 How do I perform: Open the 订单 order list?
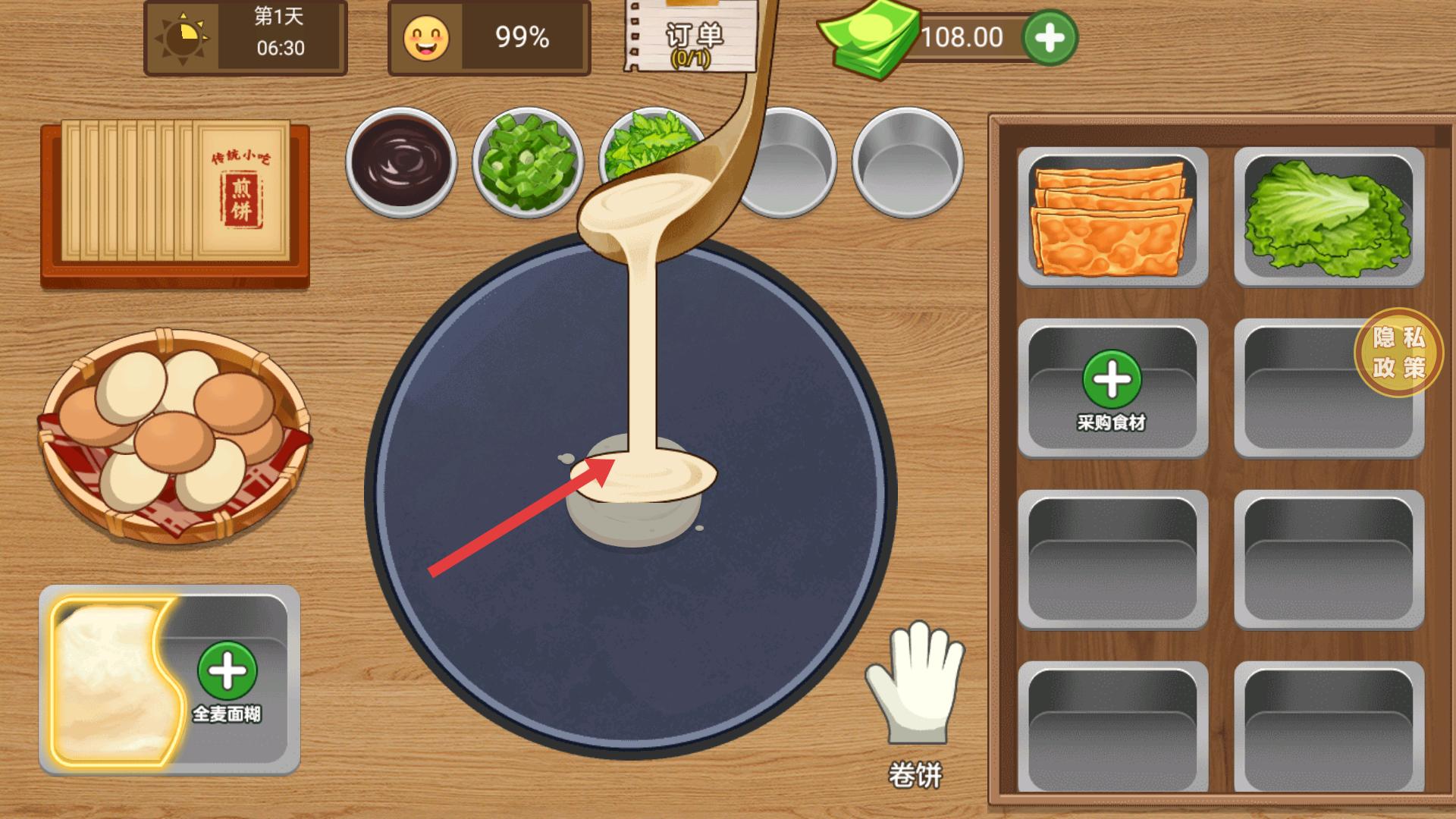coord(692,38)
